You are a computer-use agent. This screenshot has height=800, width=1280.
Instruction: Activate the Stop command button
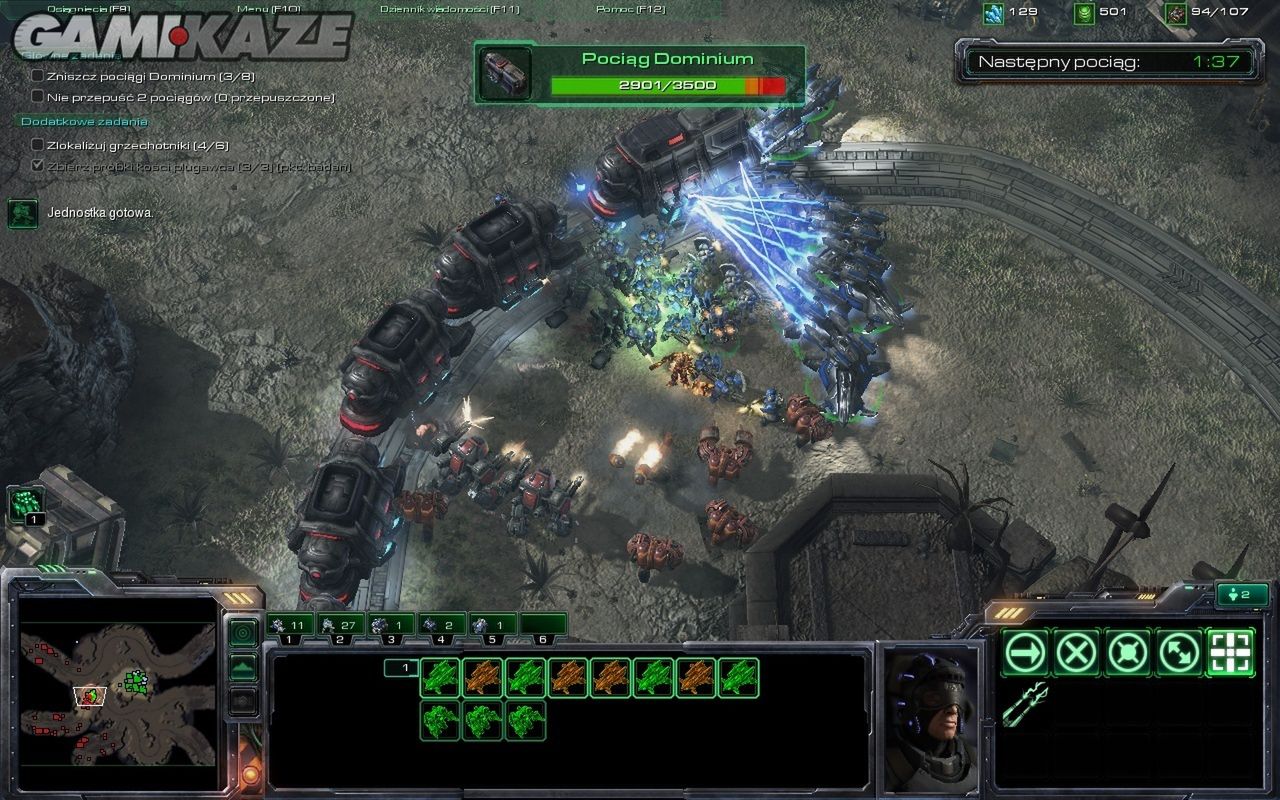[1077, 653]
